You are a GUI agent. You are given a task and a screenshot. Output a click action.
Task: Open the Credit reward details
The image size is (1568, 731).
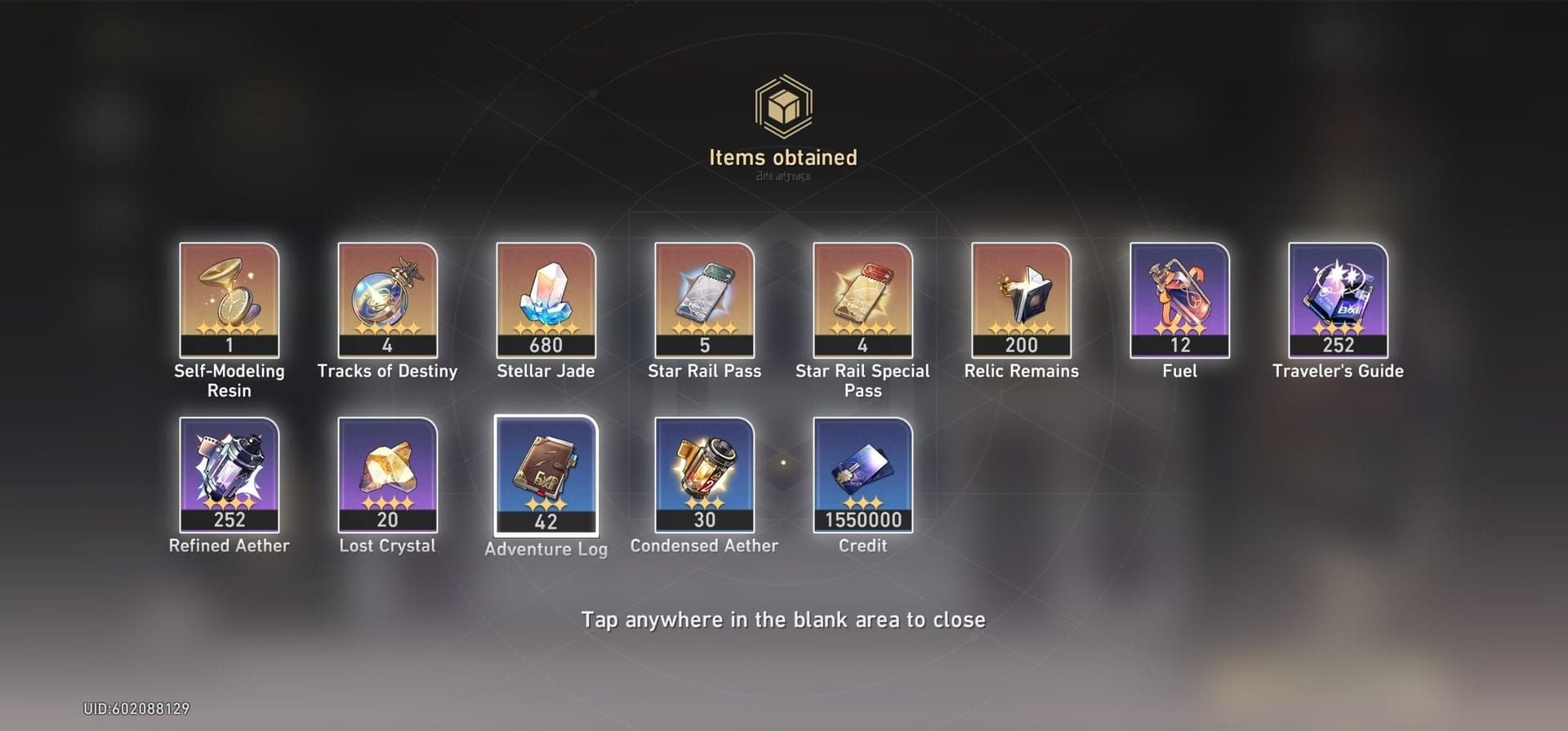(x=863, y=475)
